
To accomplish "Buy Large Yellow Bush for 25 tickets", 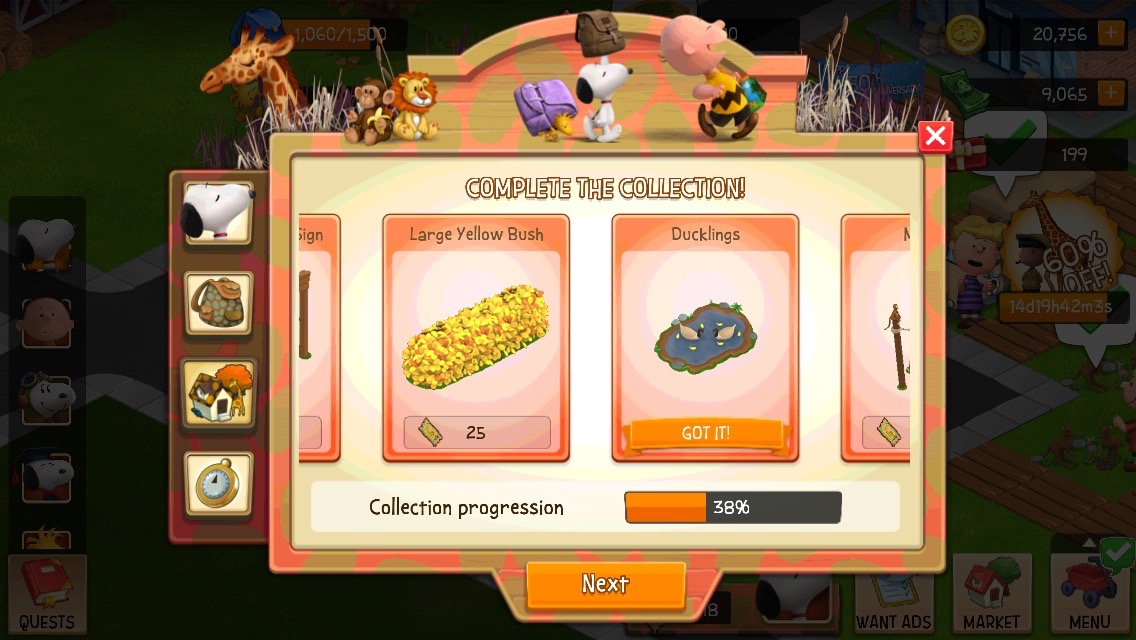I will [x=477, y=433].
